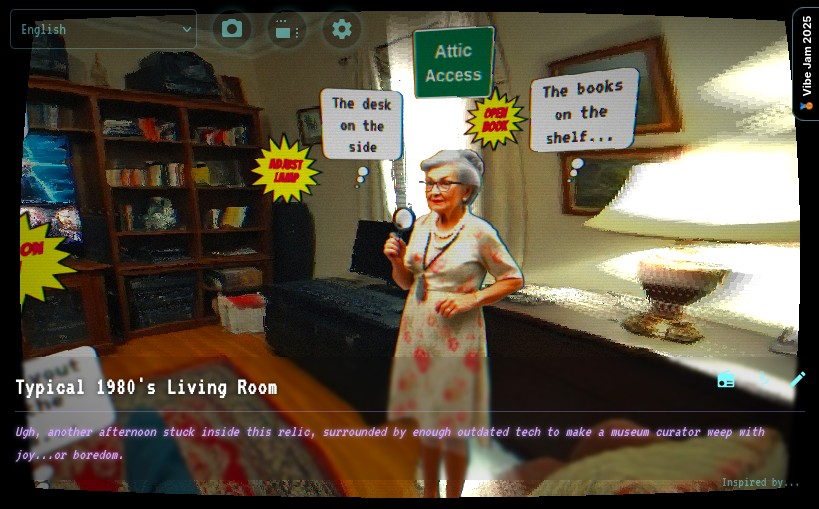Choose the Open Book action burst
The height and width of the screenshot is (509, 819).
(x=495, y=120)
